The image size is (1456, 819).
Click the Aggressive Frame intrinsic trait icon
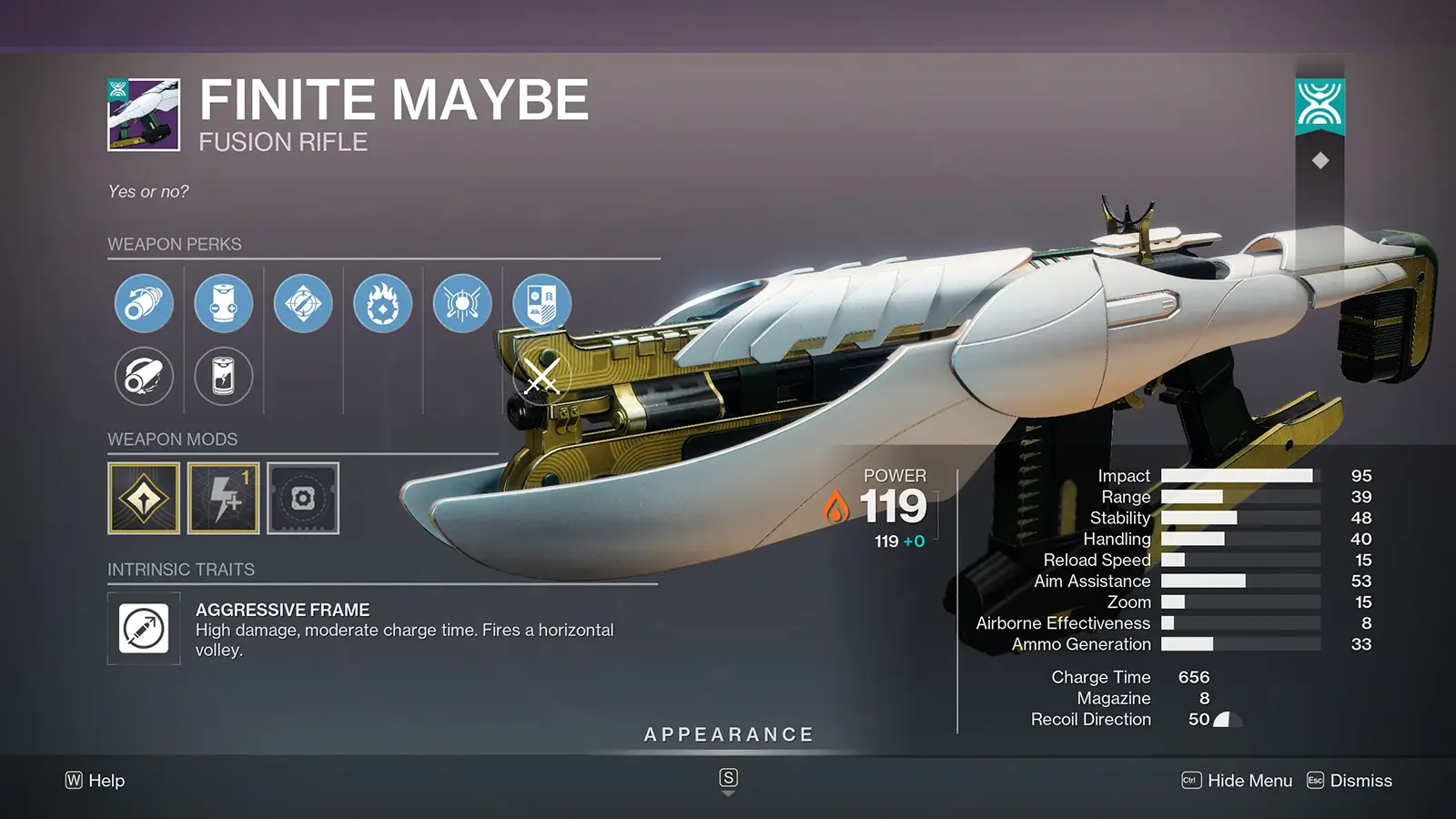point(143,629)
